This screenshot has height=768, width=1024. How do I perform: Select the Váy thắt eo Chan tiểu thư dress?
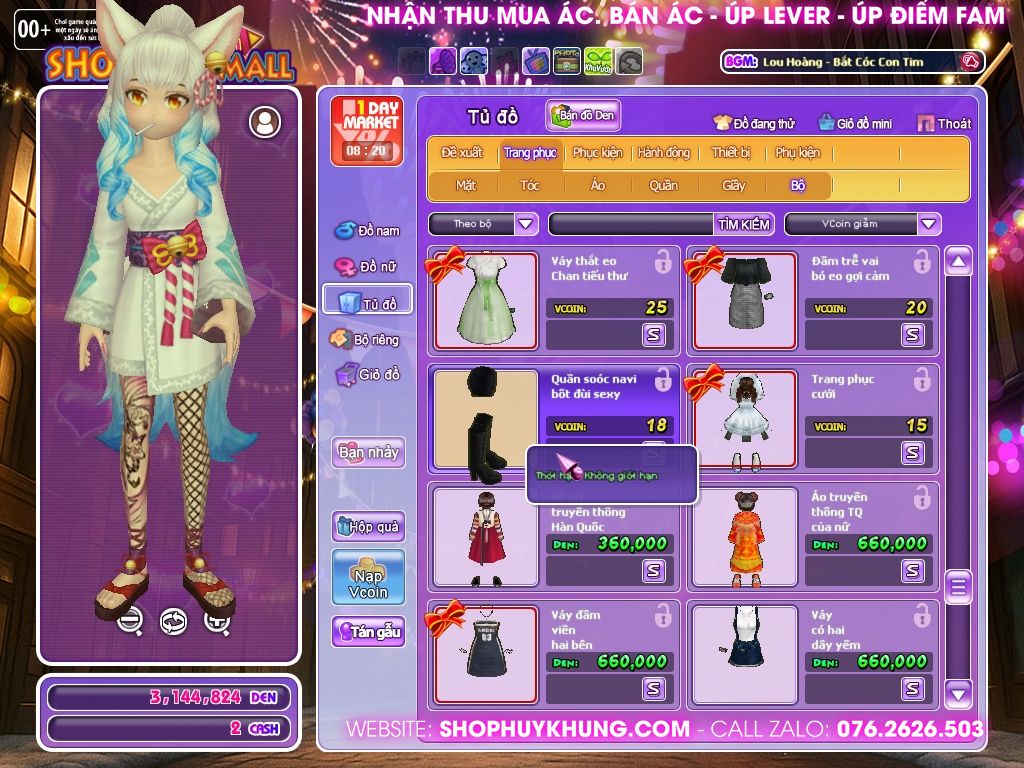pos(485,299)
